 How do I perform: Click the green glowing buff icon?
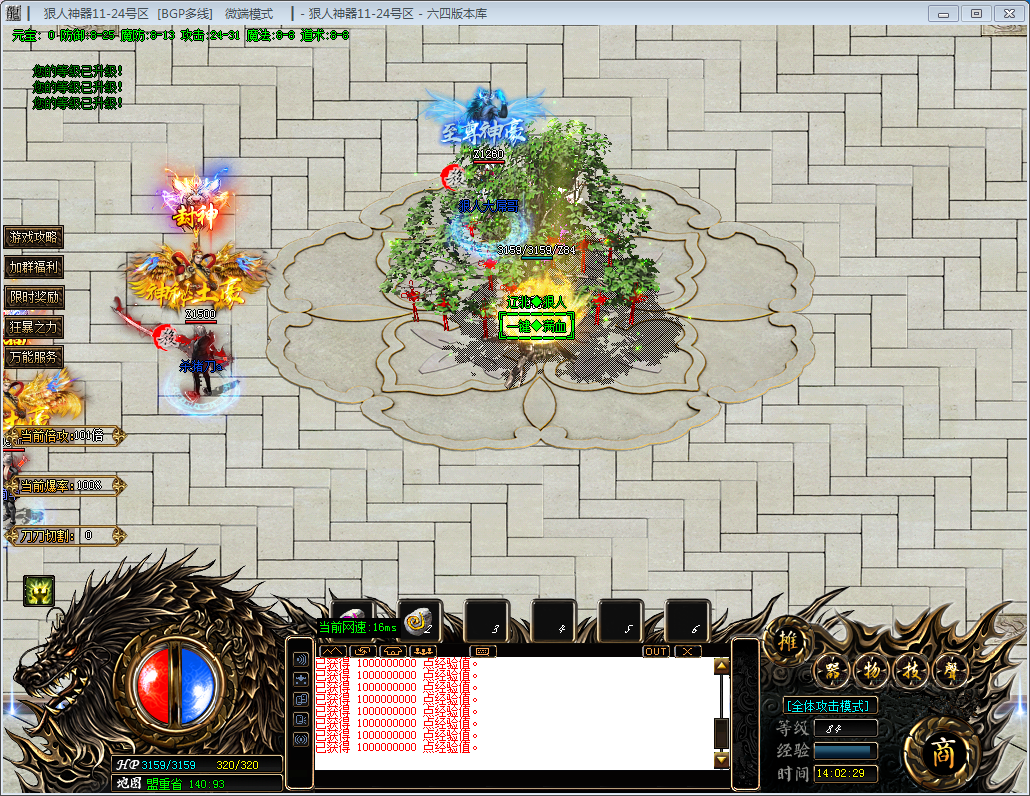[x=39, y=590]
